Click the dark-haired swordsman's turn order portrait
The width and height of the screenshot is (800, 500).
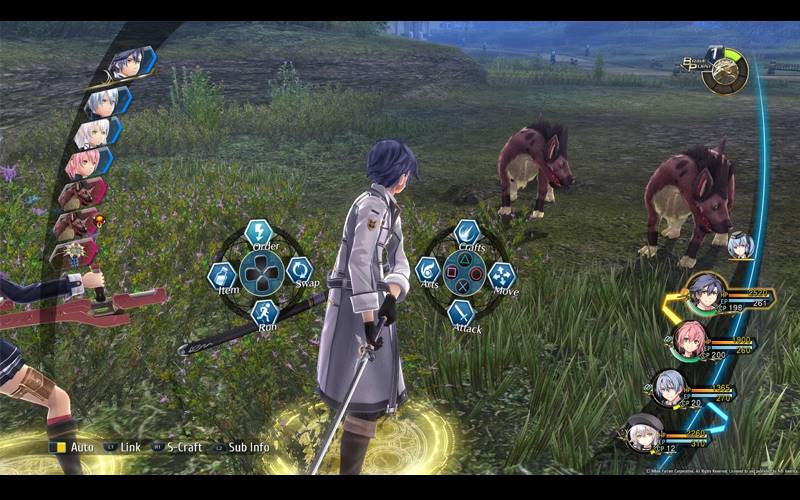(x=128, y=64)
